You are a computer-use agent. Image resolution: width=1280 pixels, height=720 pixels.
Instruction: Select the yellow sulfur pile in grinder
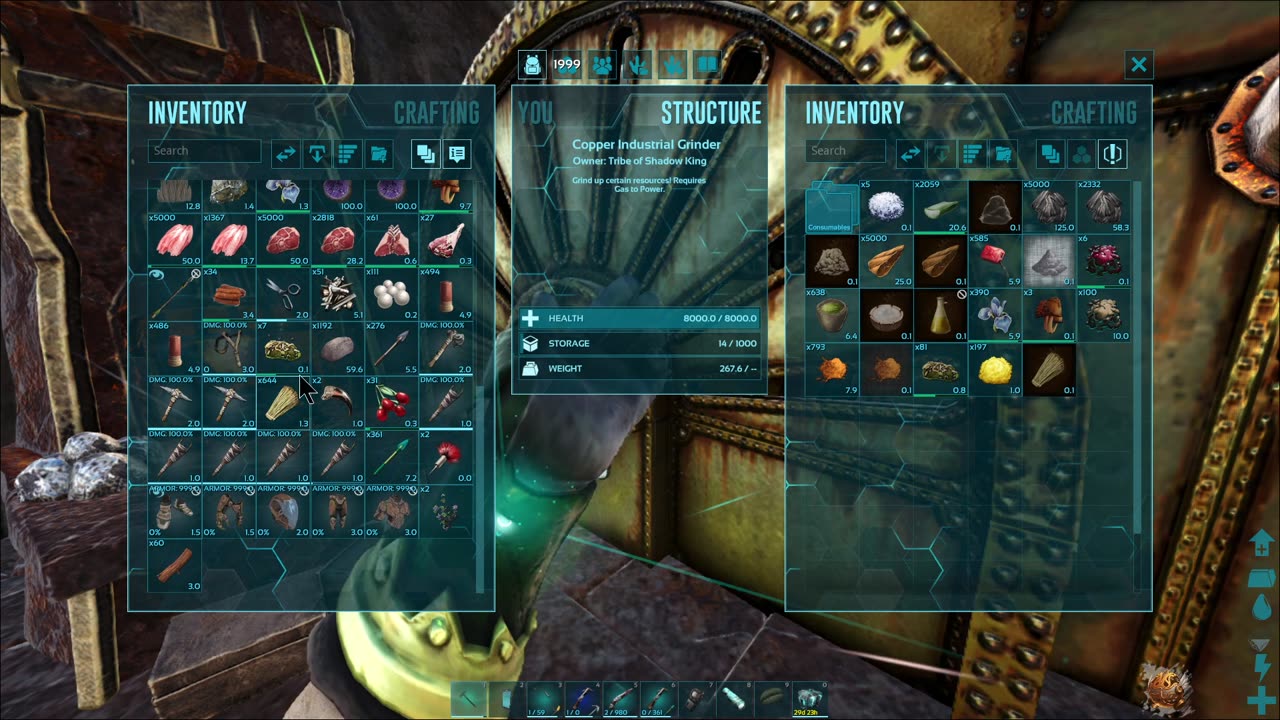coord(994,370)
